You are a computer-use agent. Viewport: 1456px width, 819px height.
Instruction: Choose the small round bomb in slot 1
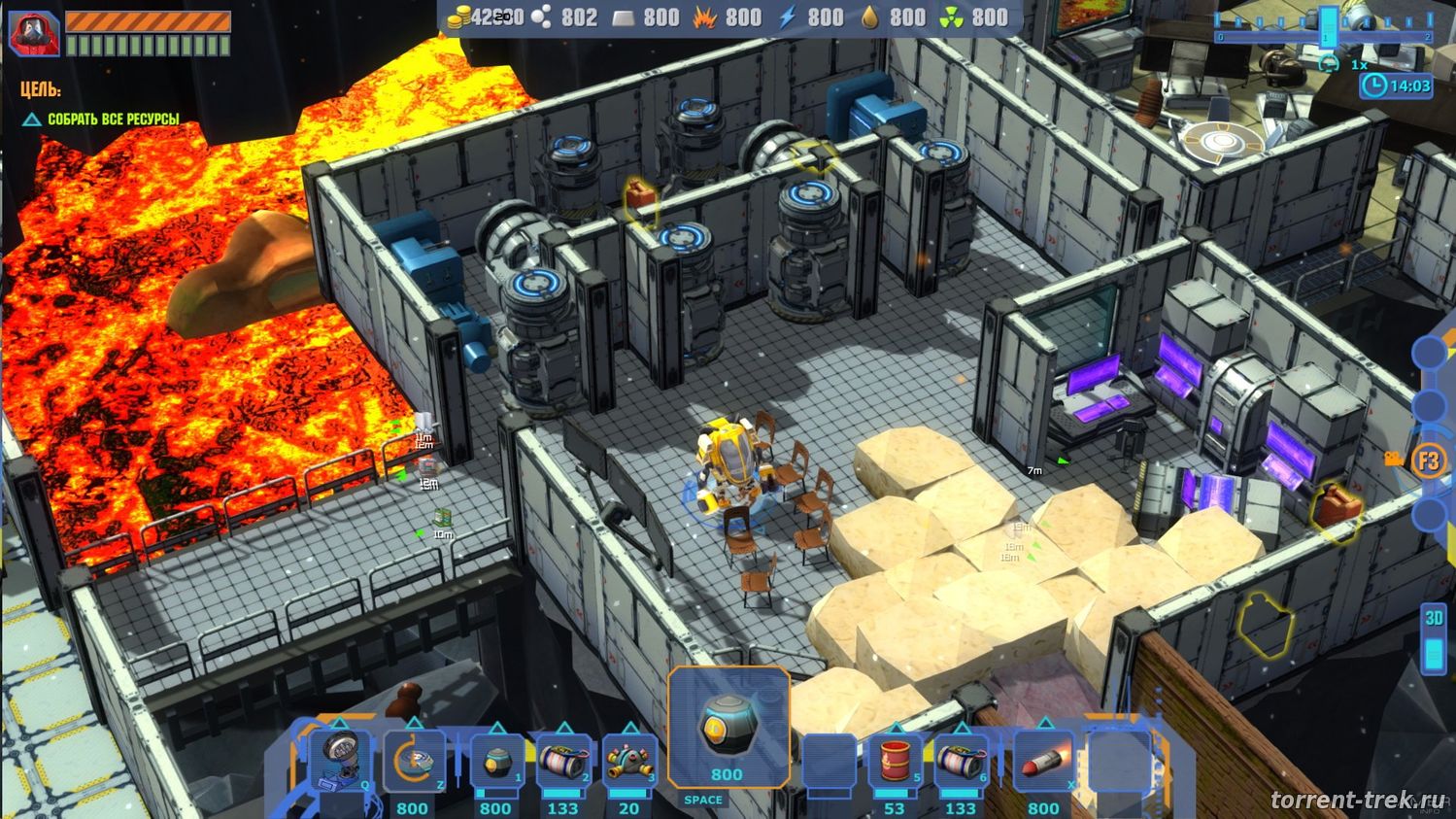pos(496,761)
